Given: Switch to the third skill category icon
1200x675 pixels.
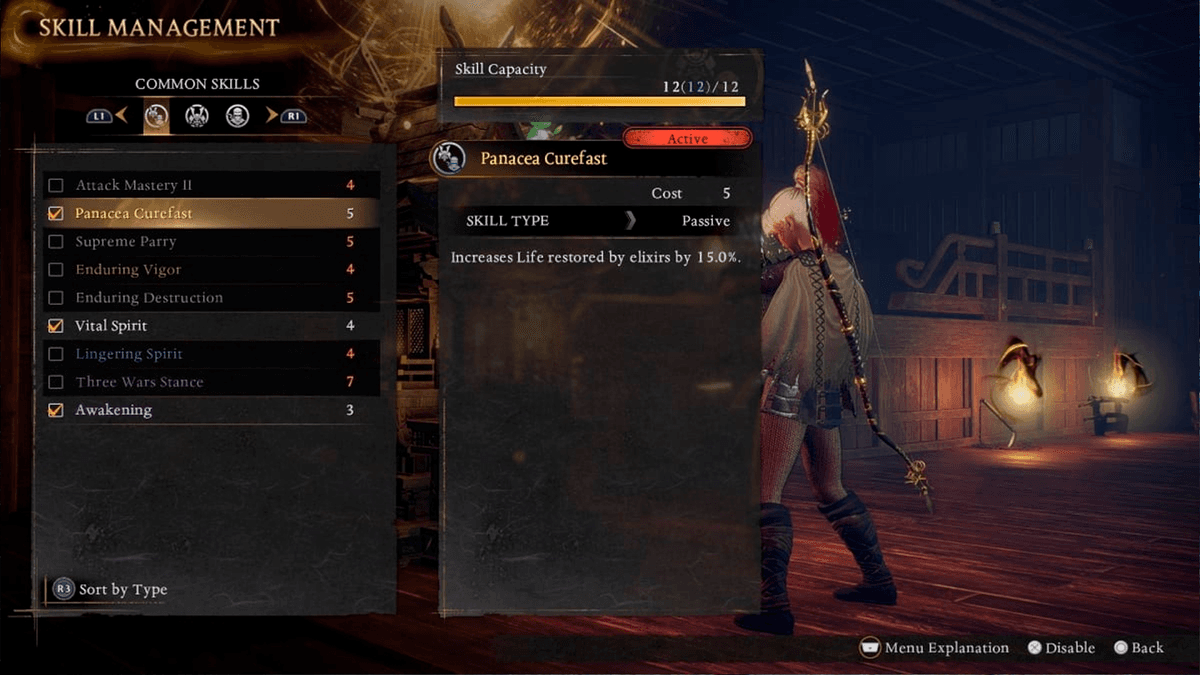Looking at the screenshot, I should [x=237, y=116].
